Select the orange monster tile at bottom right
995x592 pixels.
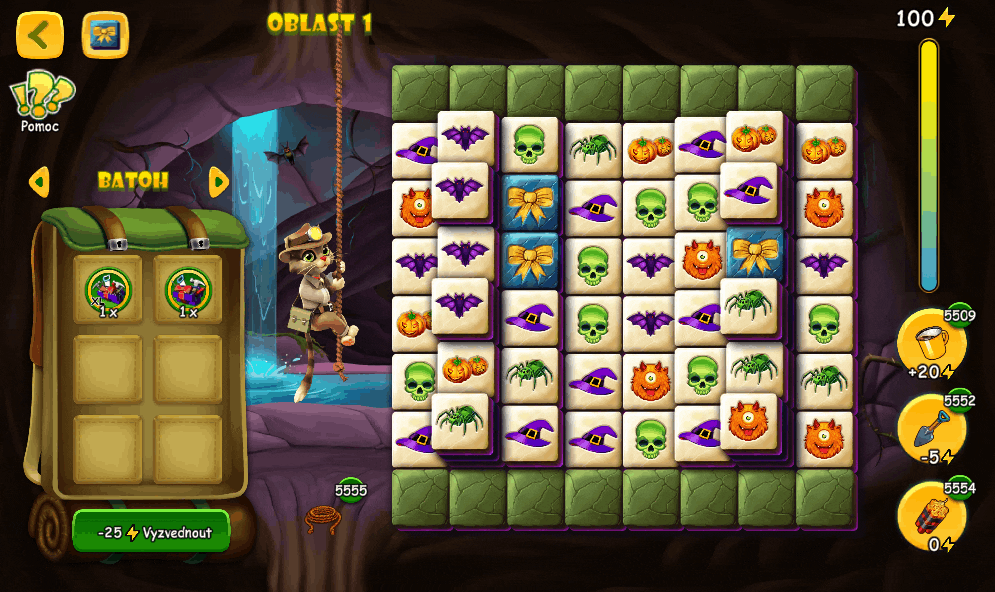[824, 438]
